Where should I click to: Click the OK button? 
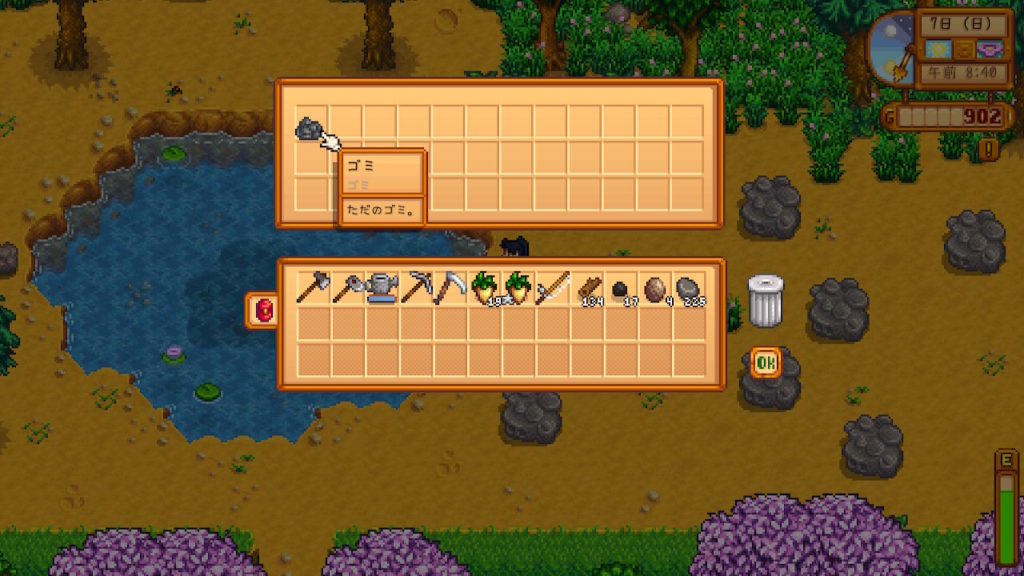(766, 362)
